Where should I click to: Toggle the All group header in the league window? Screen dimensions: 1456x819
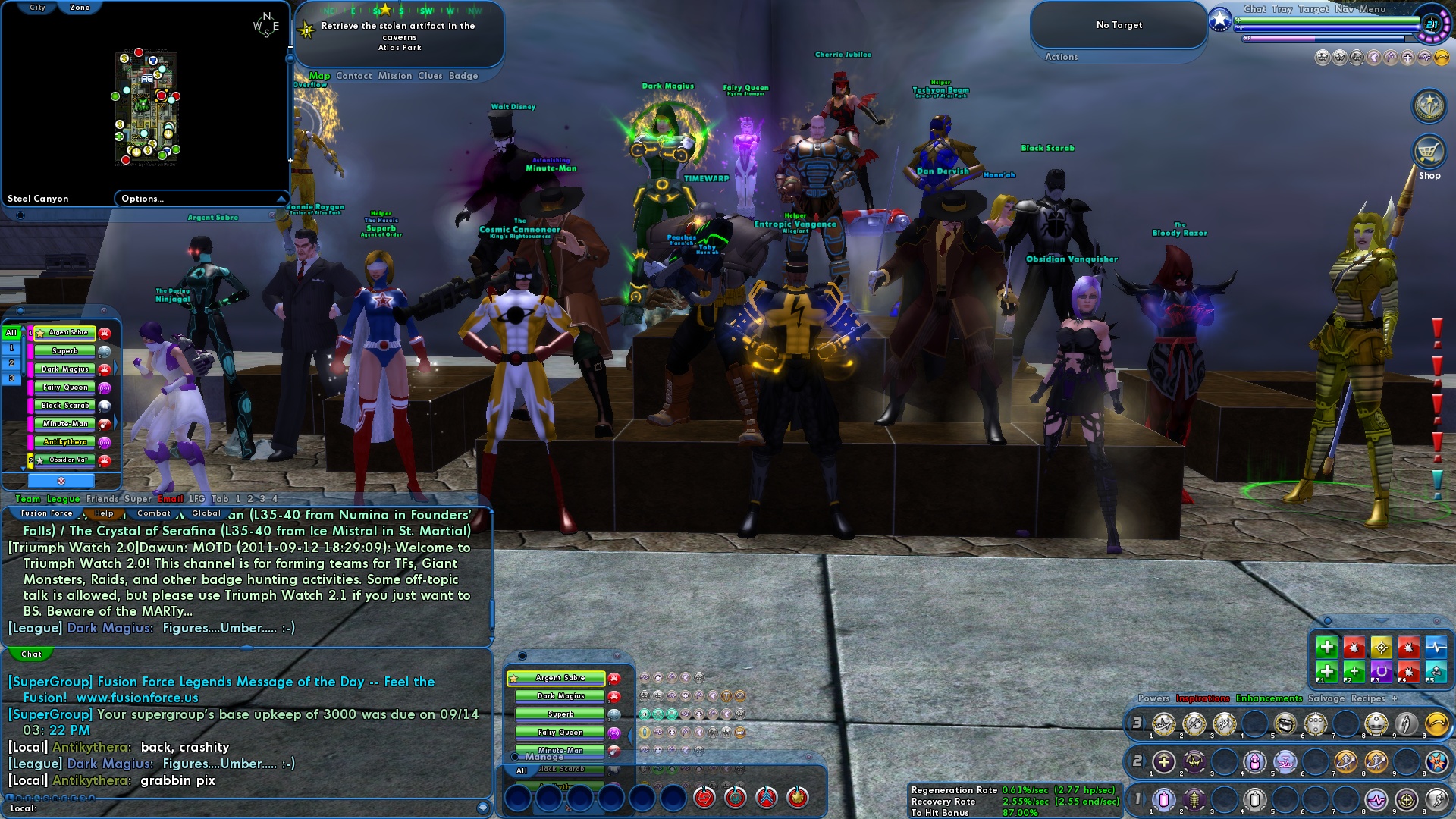(x=11, y=333)
